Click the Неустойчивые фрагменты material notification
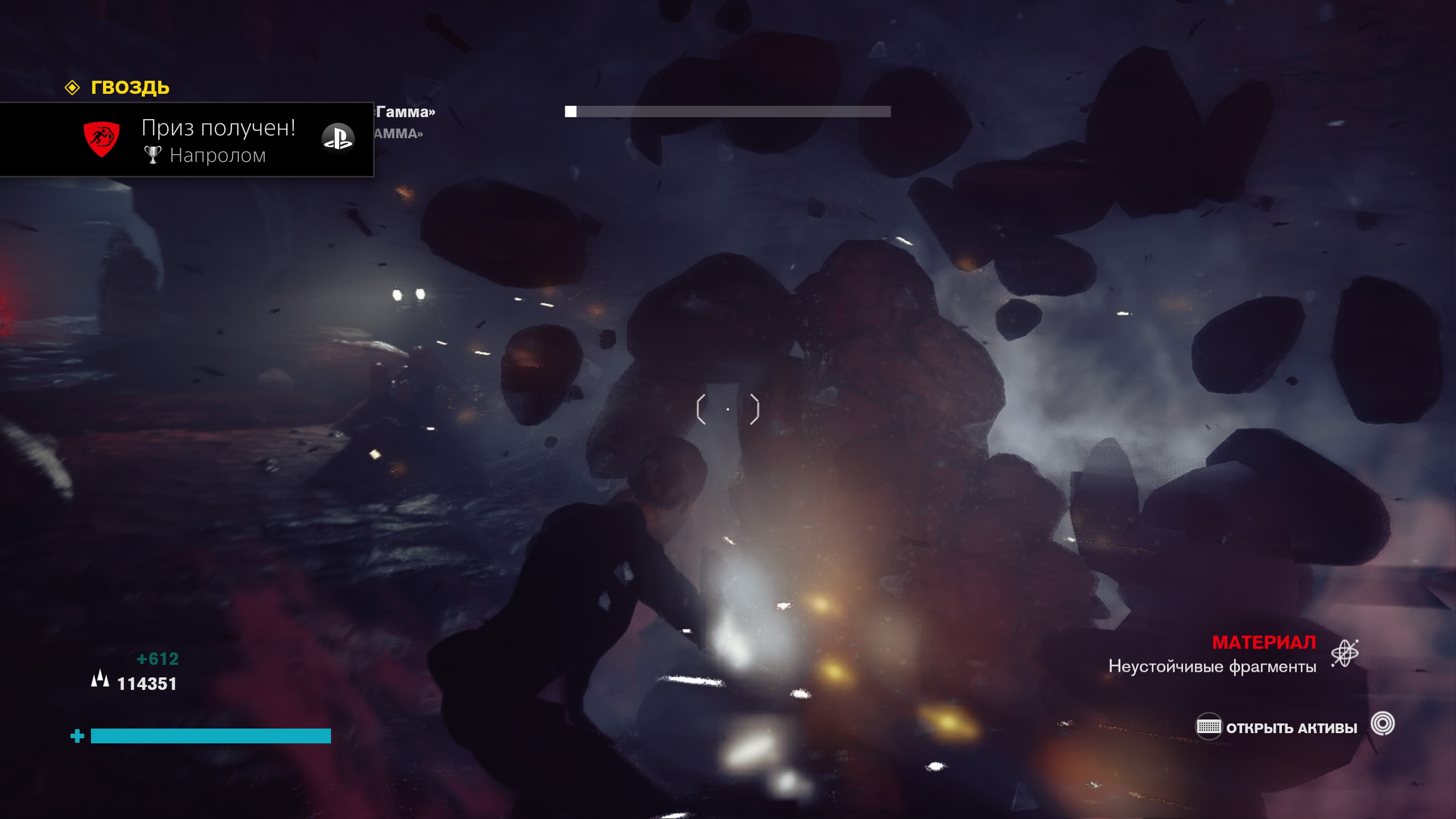Screen dimensions: 1456x819 1212,666
